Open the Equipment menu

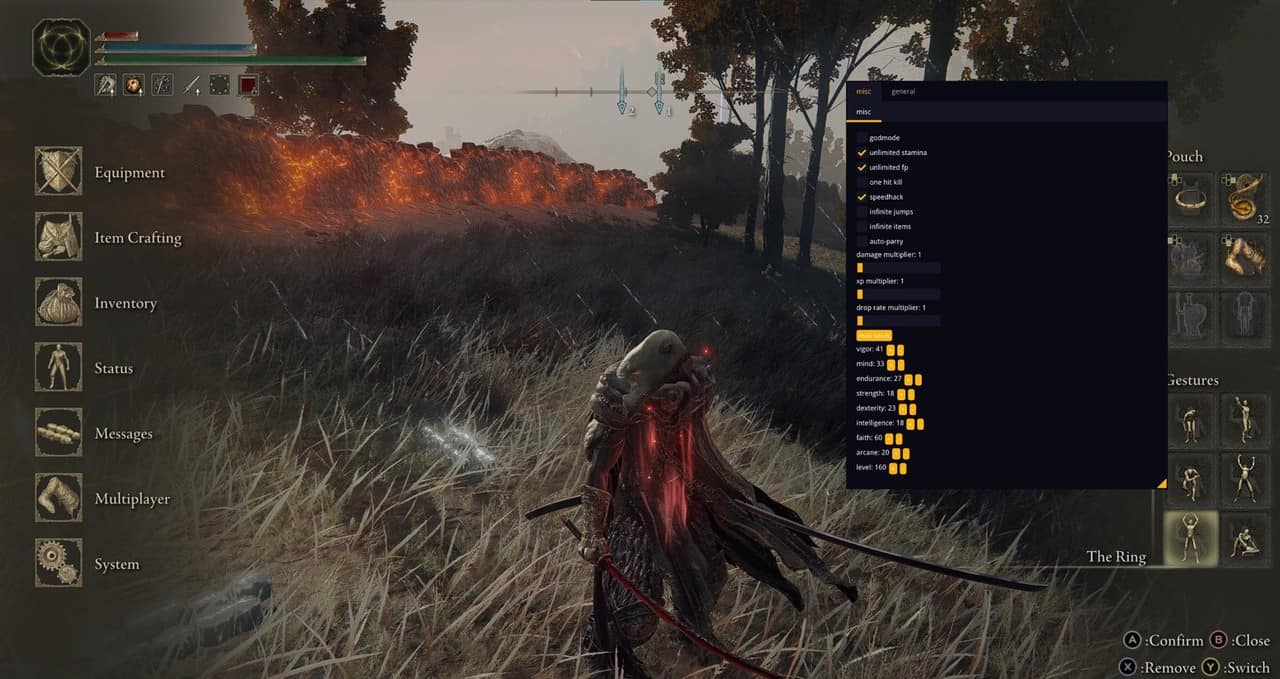point(60,172)
